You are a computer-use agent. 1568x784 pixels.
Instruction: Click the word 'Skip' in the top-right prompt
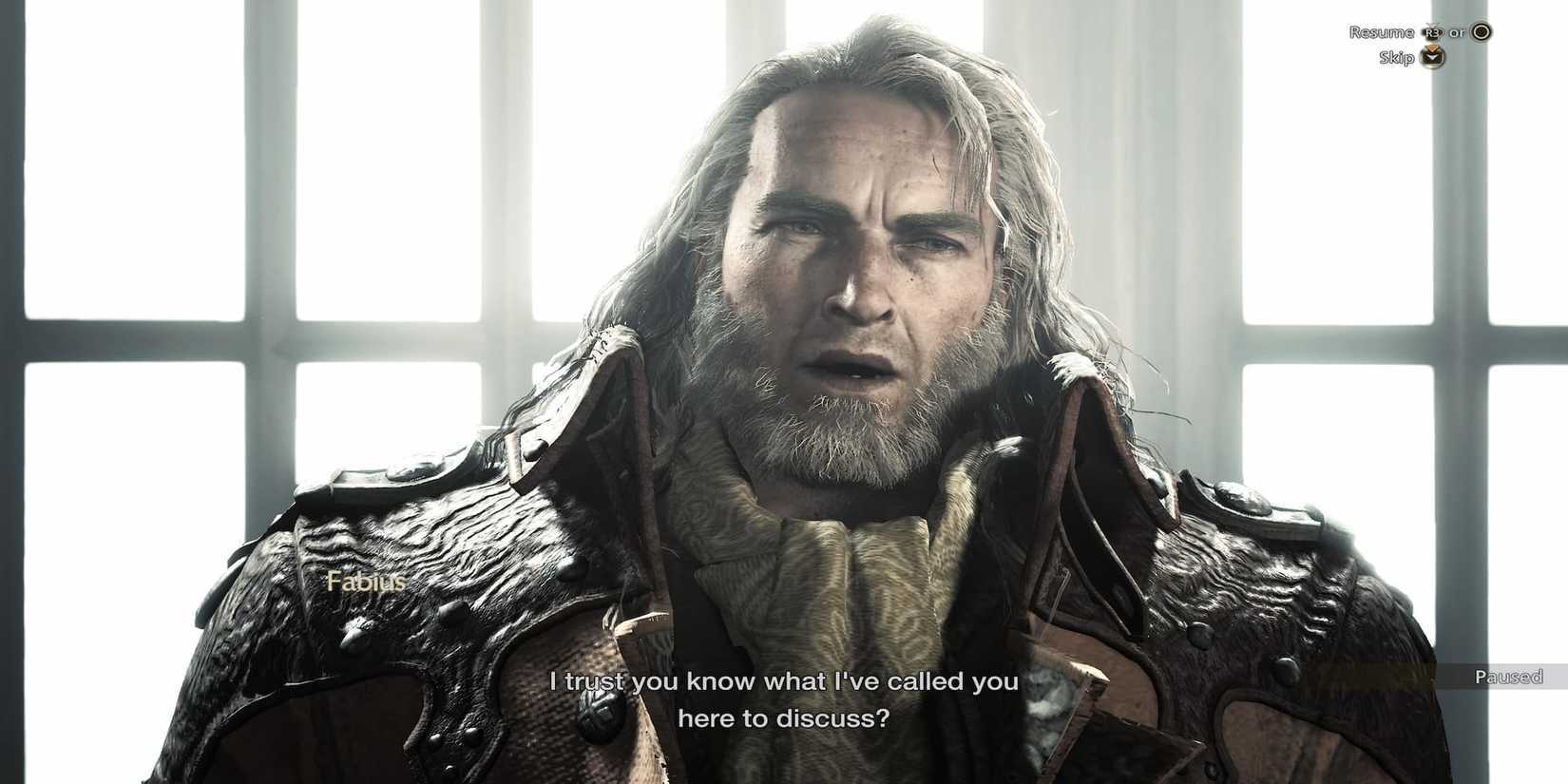pyautogui.click(x=1398, y=57)
